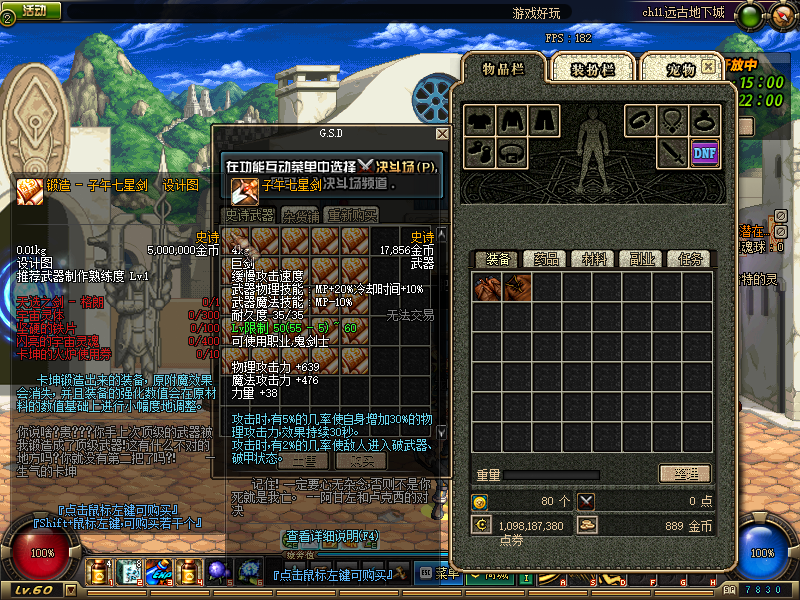Viewport: 800px width, 600px height.
Task: Open the 史诗武器 shop tab
Action: click(x=248, y=215)
